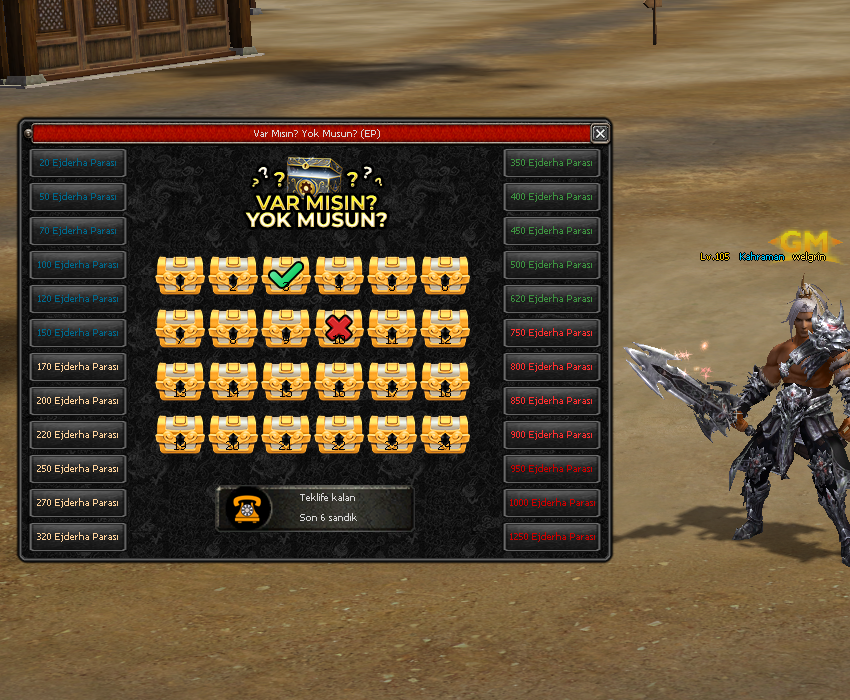The height and width of the screenshot is (700, 850).
Task: Choose treasure chest number 12
Action: [445, 328]
